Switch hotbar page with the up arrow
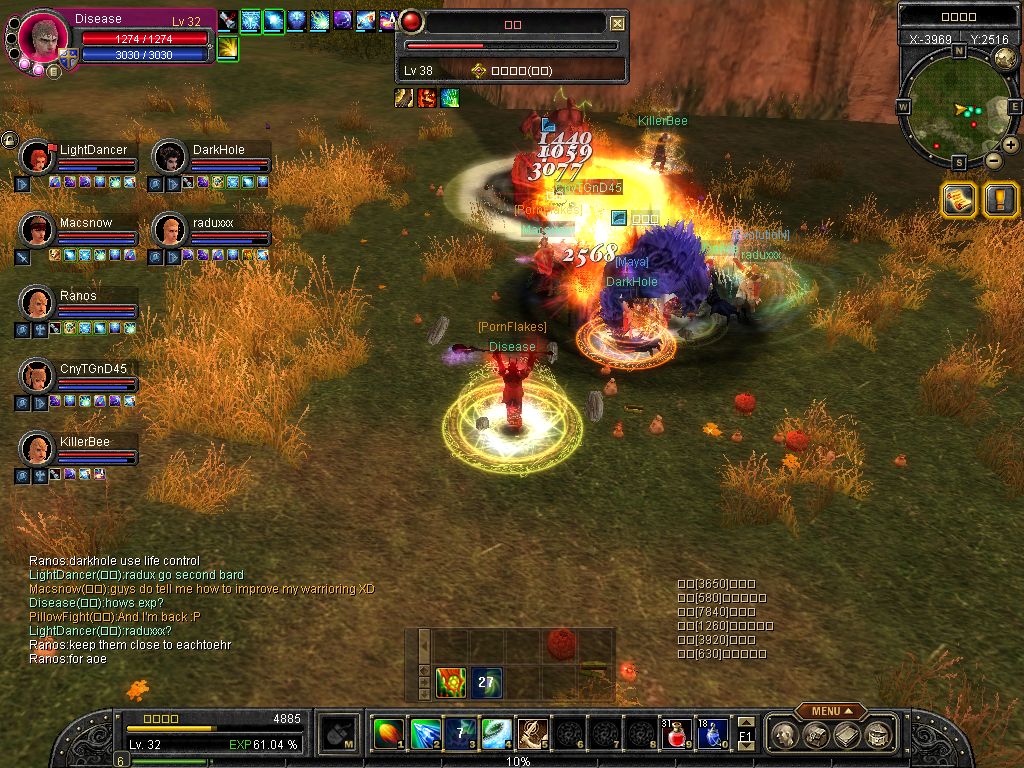1024x768 pixels. pos(745,722)
